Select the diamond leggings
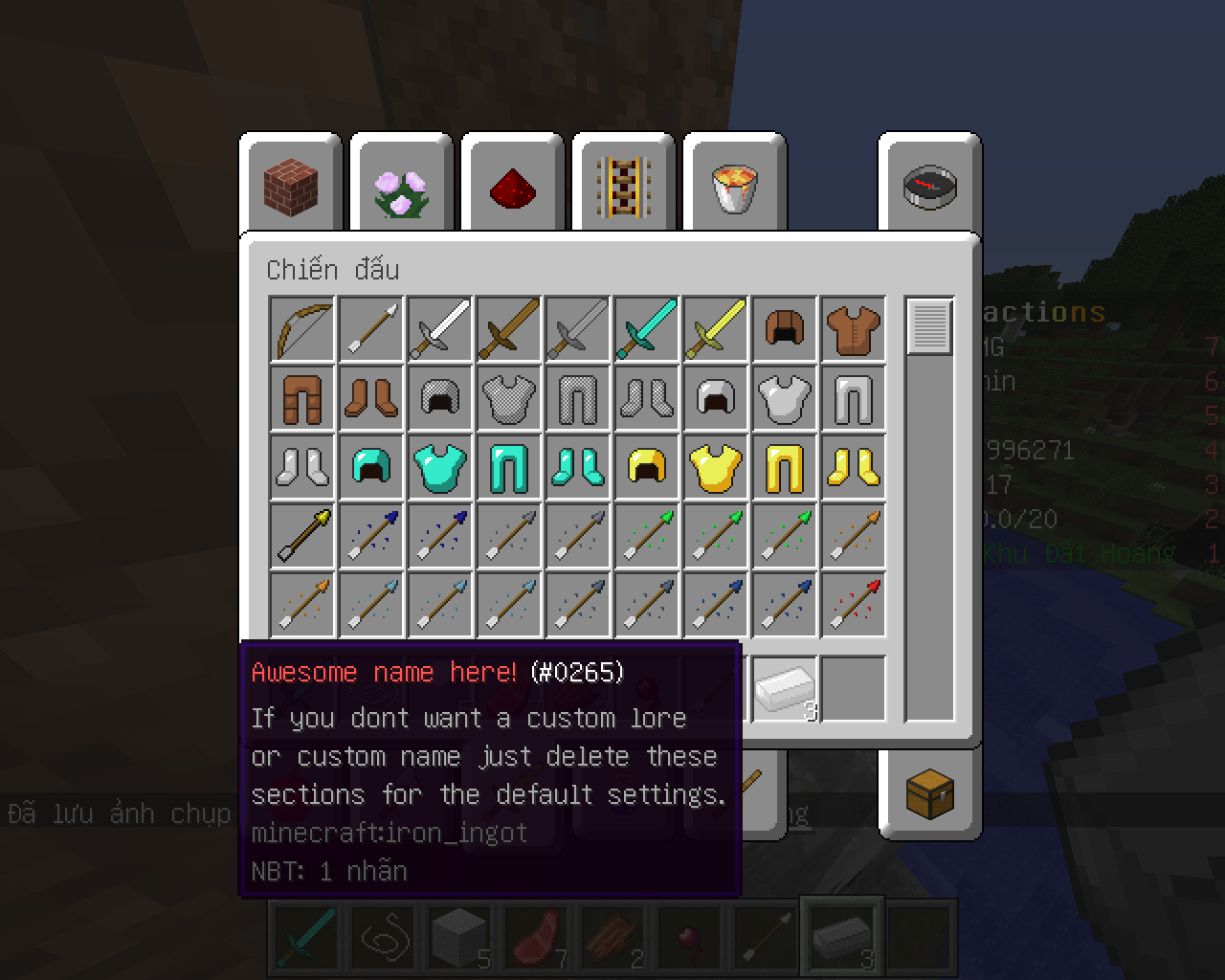Screen dimensions: 1225x980 pos(509,467)
